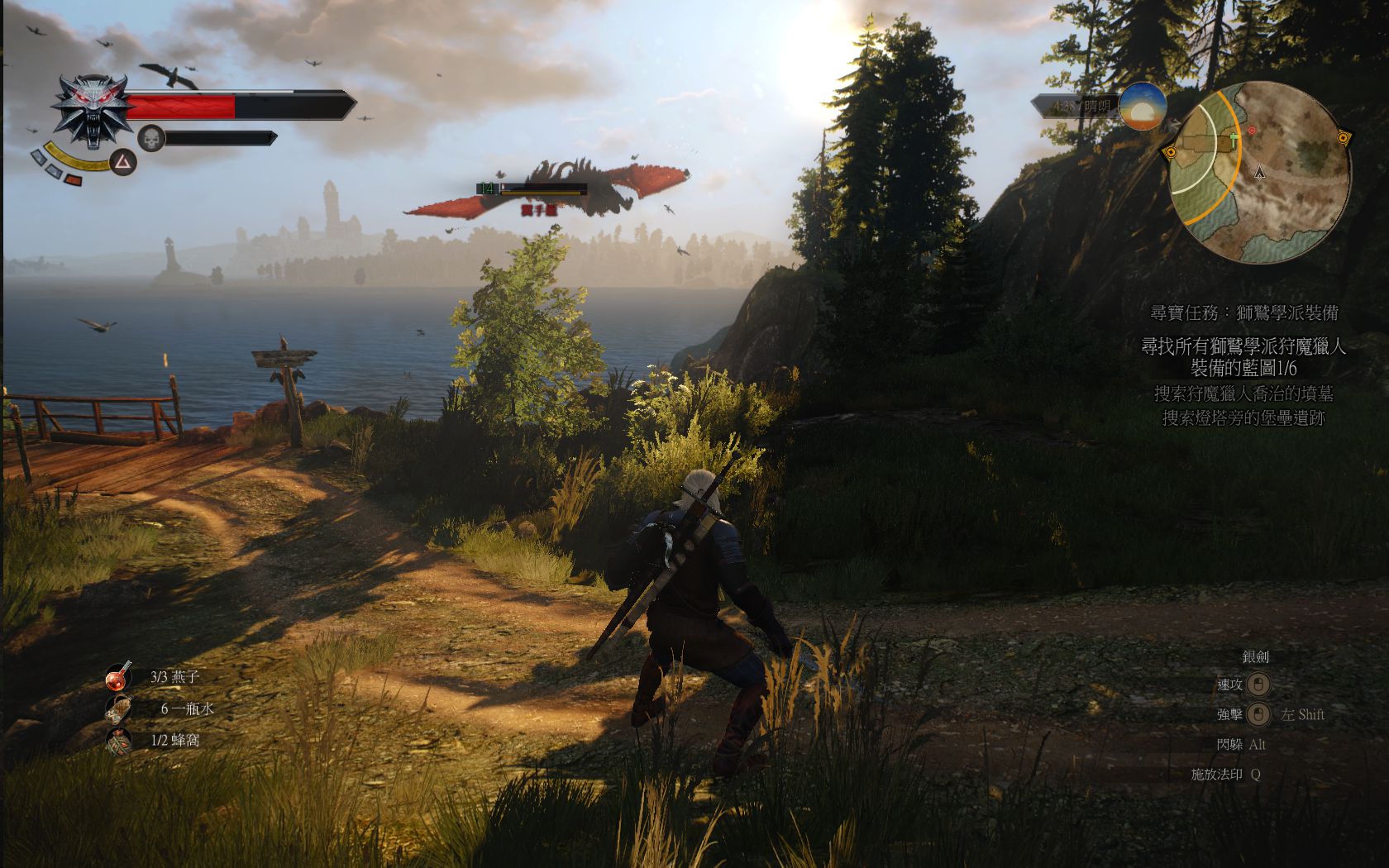Open the circular minimap
Screen dimensions: 1389x868
(1258, 172)
